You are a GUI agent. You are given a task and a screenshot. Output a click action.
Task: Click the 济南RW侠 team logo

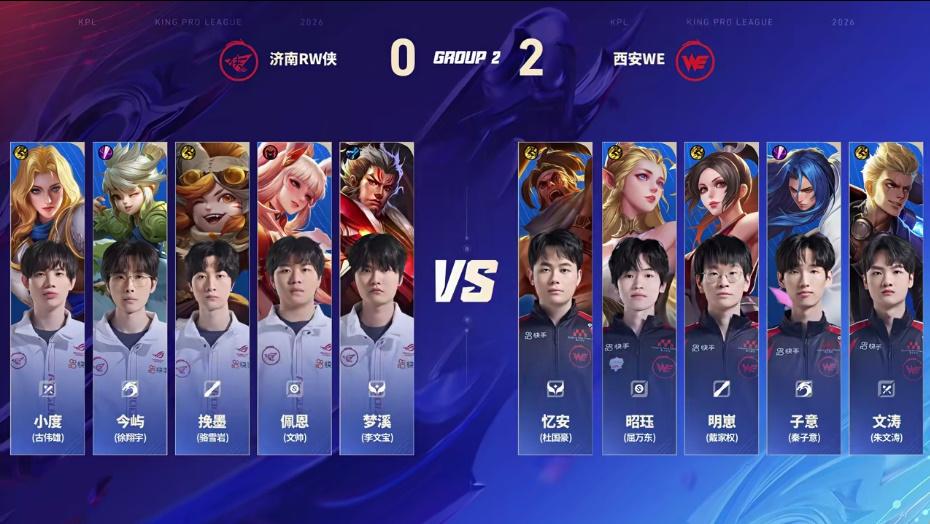(x=238, y=59)
